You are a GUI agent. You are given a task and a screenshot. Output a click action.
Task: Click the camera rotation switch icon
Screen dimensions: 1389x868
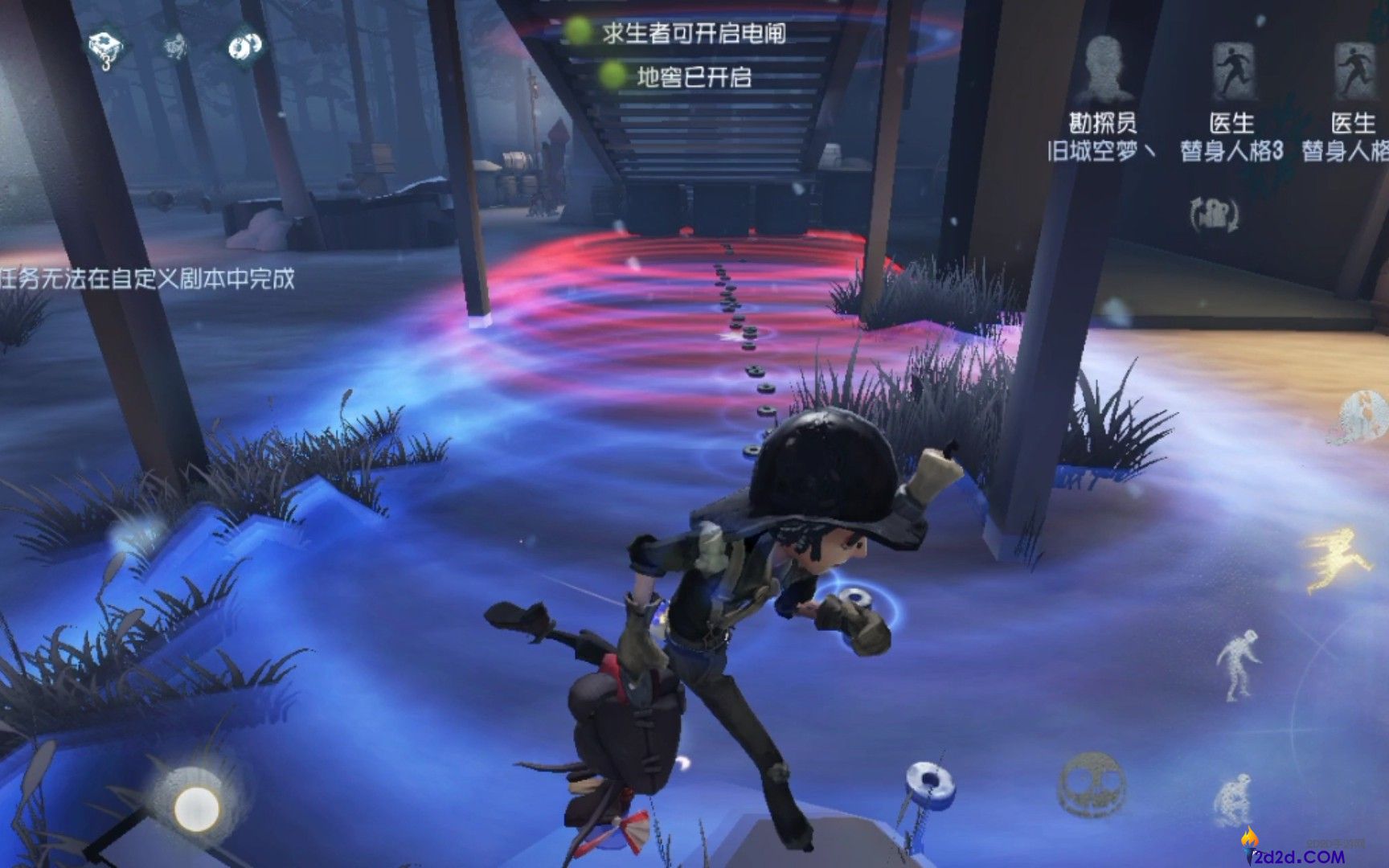[x=1215, y=215]
